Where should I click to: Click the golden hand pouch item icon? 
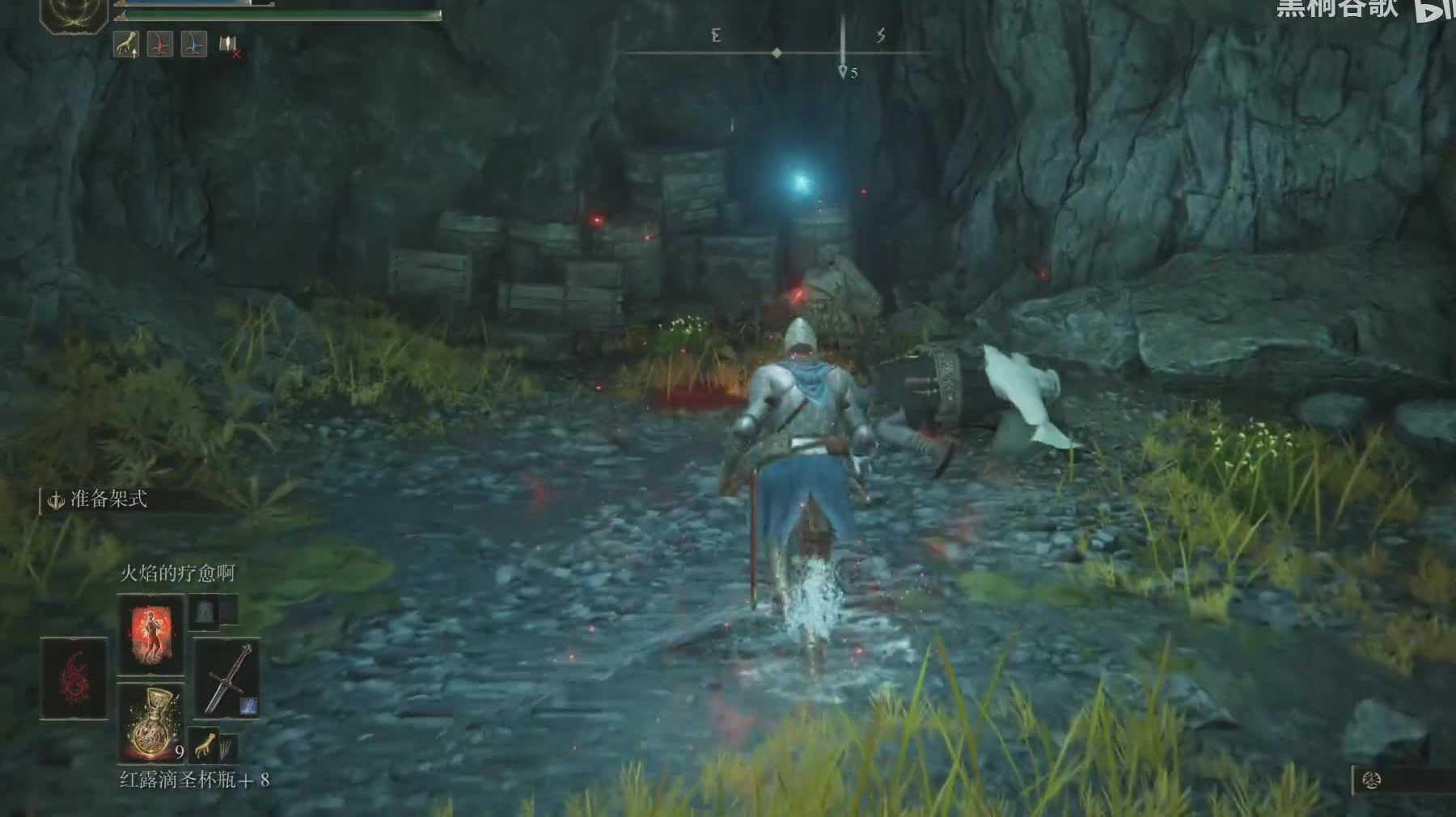tap(205, 744)
